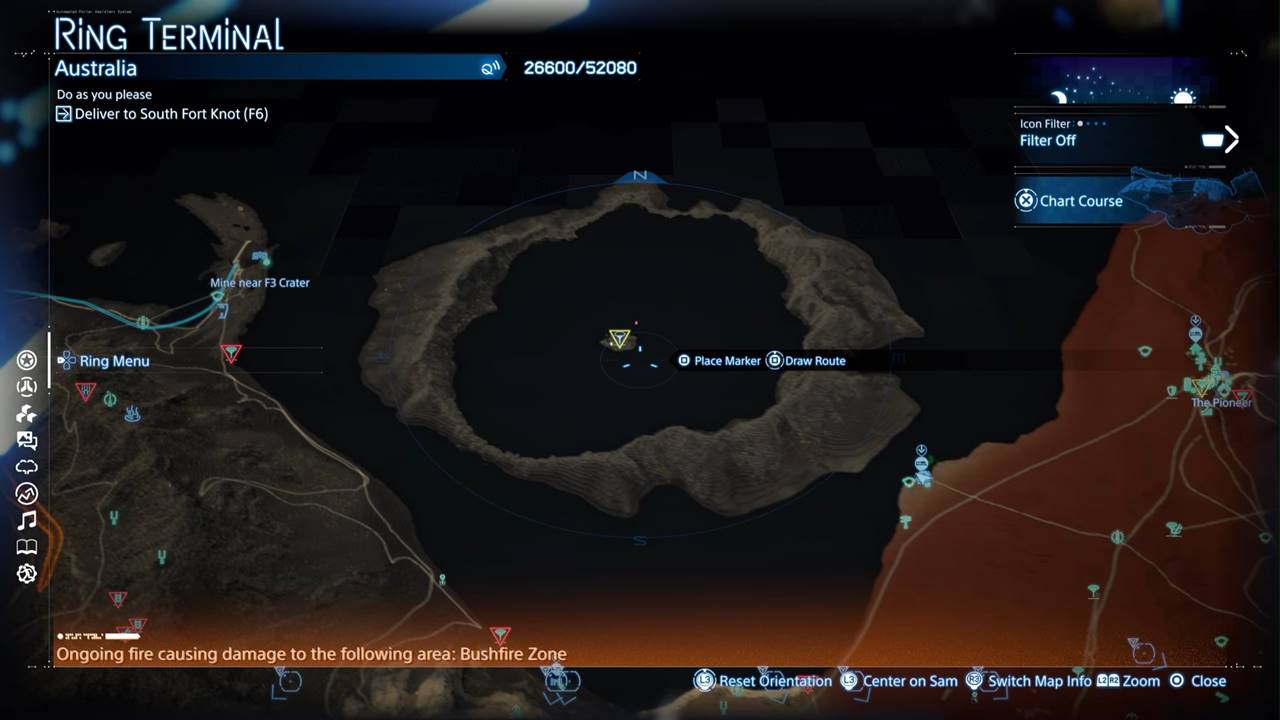The height and width of the screenshot is (720, 1280).
Task: Click the north compass indicator
Action: point(640,176)
